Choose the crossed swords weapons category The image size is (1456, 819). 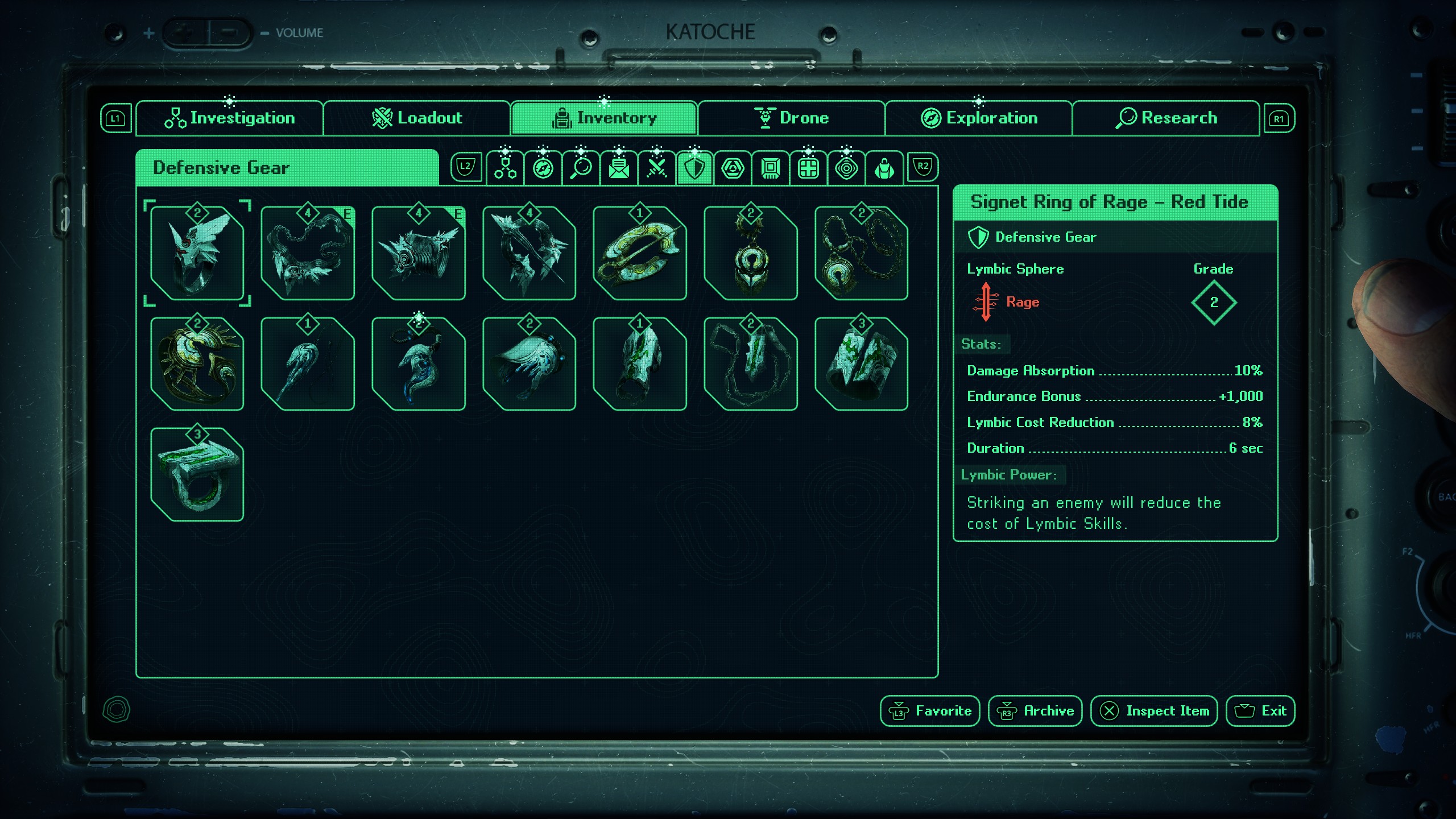[x=656, y=168]
